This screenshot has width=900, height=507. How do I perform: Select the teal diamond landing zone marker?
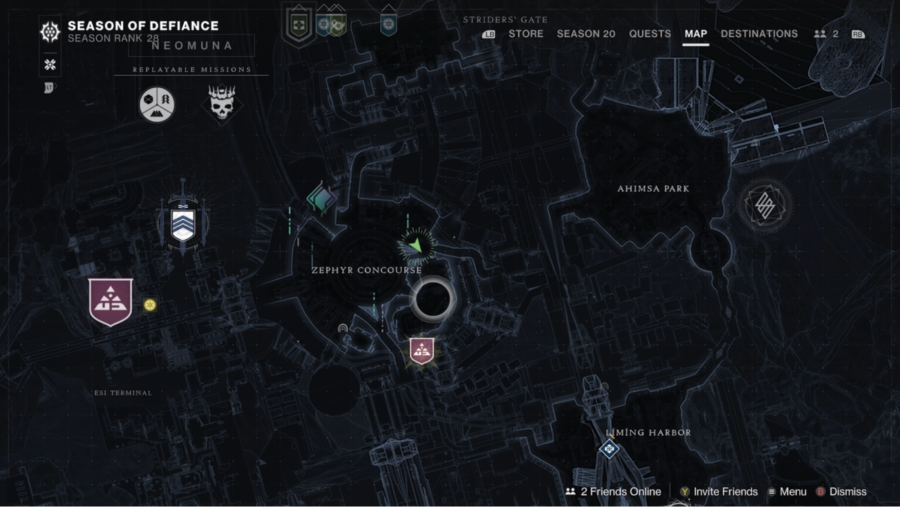(320, 197)
